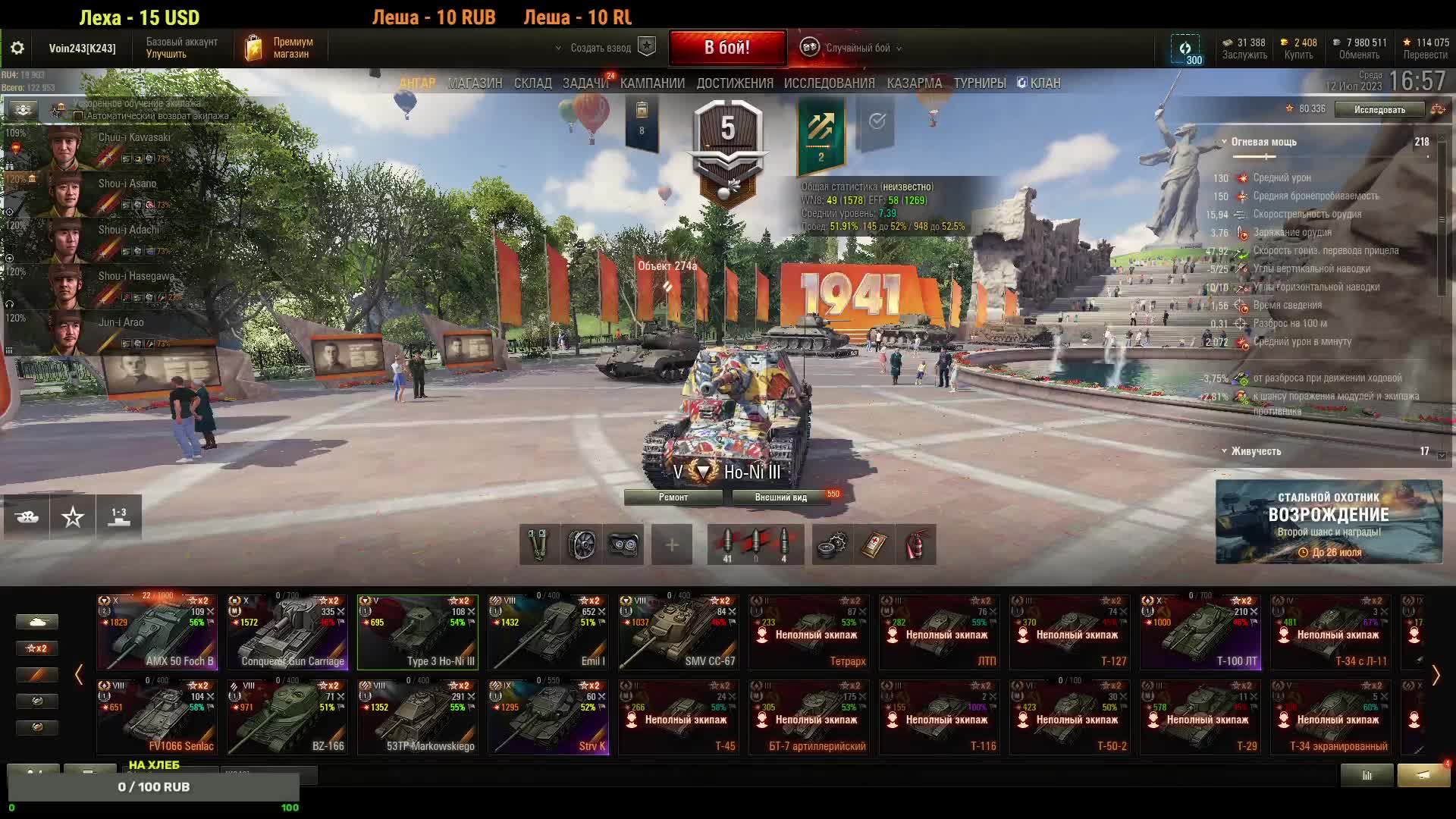Go to the ИССЛЕДОВАНИЯ tab
This screenshot has width=1456, height=819.
point(829,83)
